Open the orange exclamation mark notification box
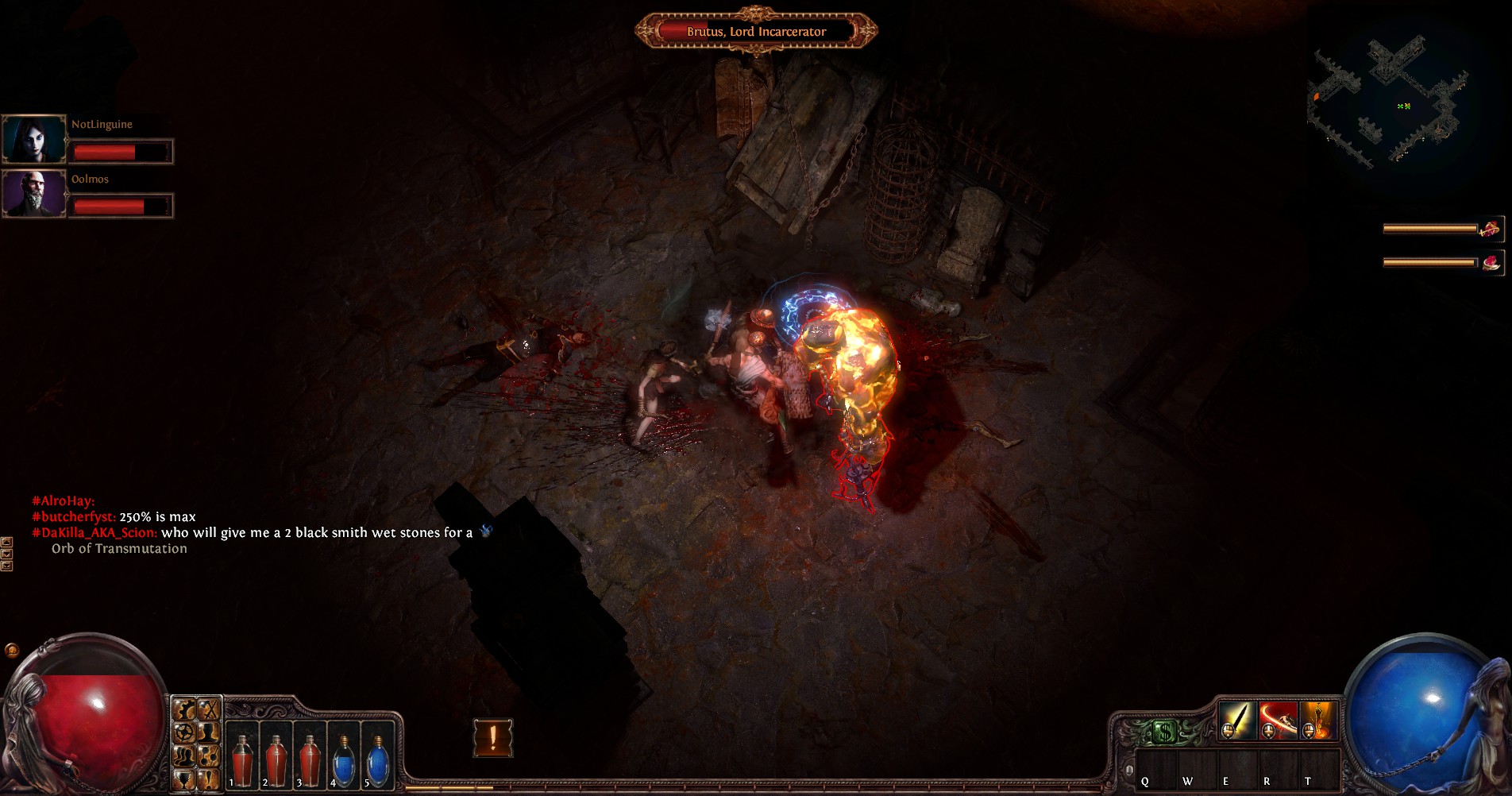1512x796 pixels. (493, 738)
